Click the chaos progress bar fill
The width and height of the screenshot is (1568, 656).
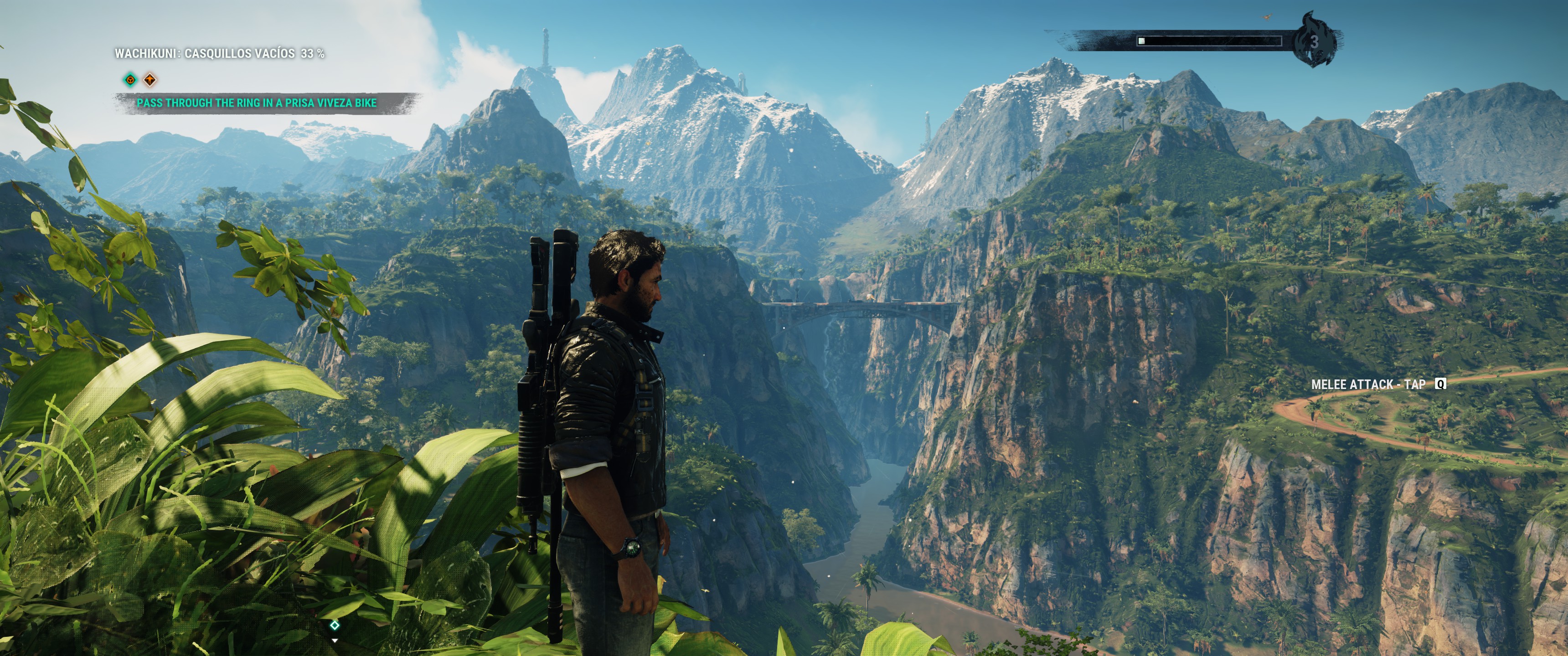1143,41
